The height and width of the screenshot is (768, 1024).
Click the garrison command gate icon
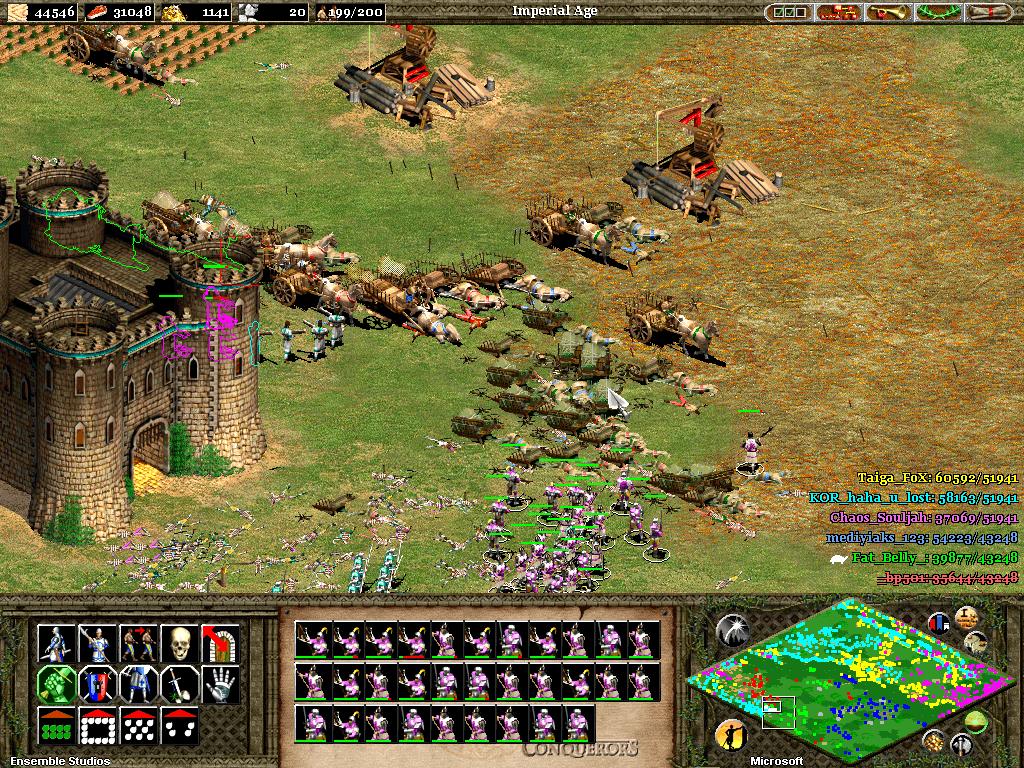[x=220, y=643]
